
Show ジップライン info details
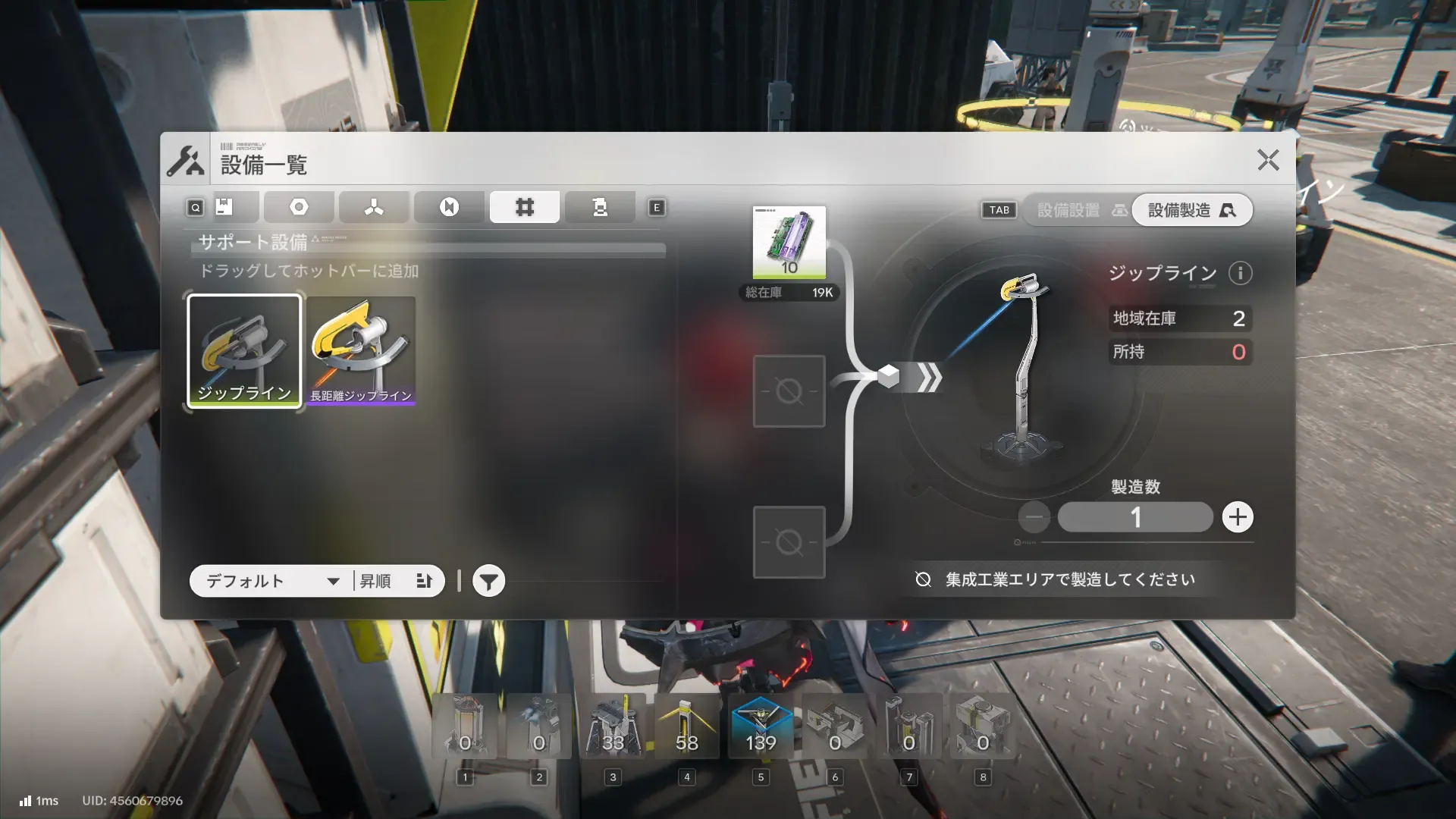click(x=1241, y=273)
